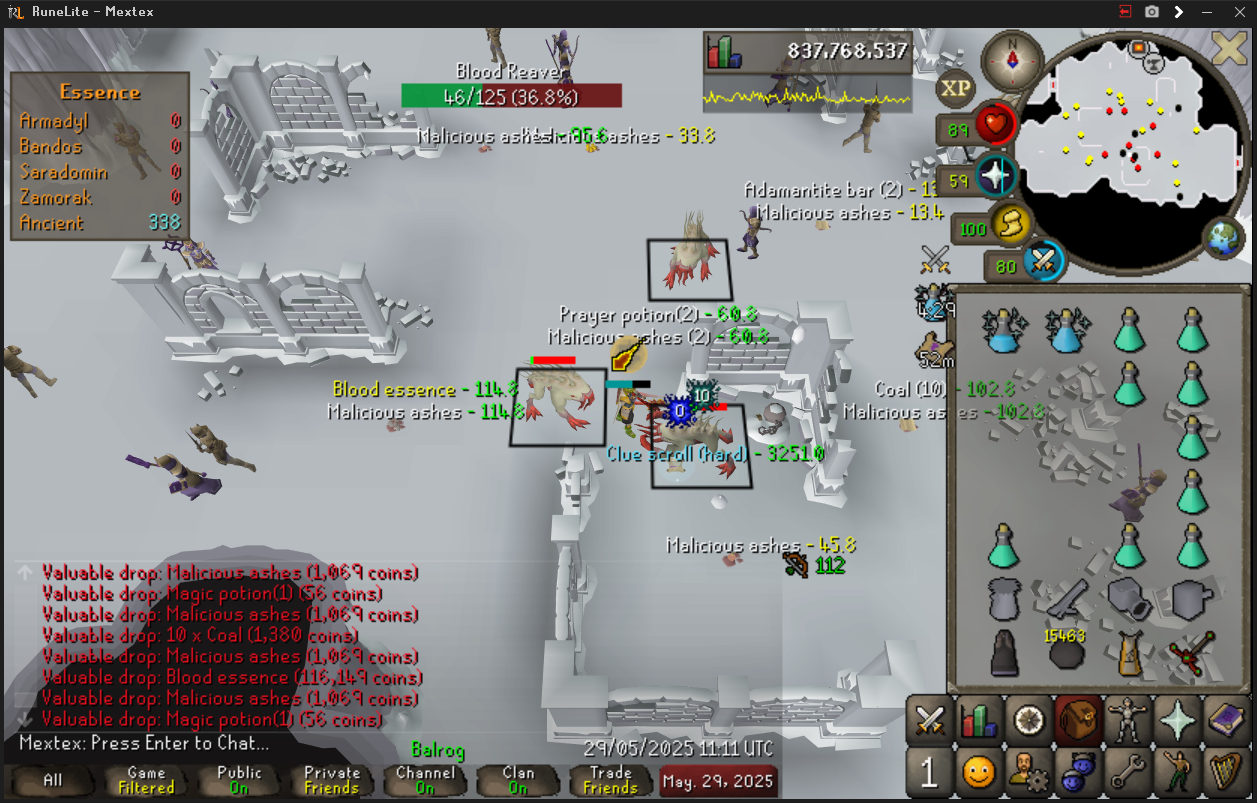This screenshot has height=803, width=1257.
Task: Activate the special attack orb
Action: [x=1044, y=263]
